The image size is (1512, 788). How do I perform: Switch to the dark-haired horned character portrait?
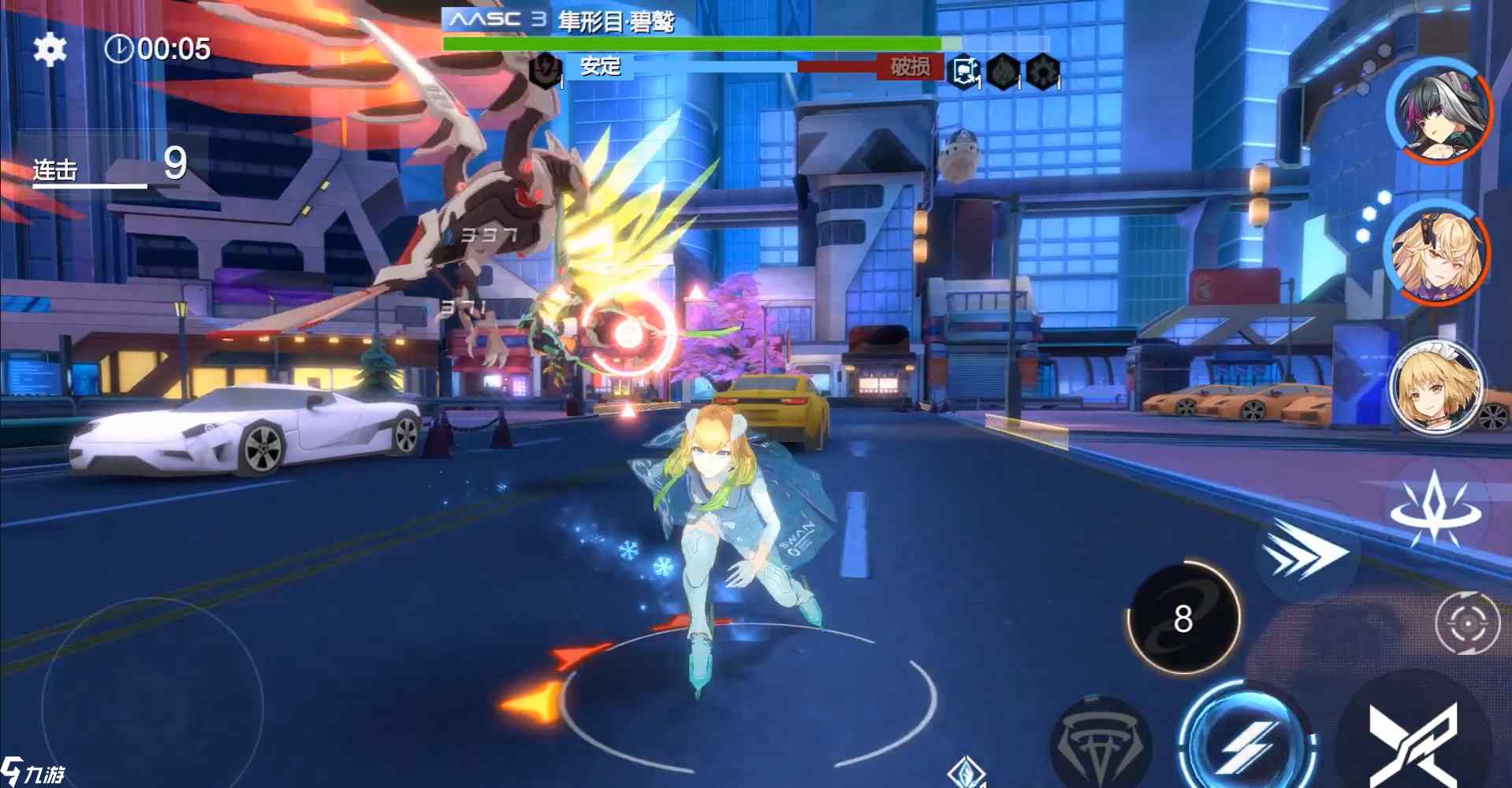(x=1439, y=111)
